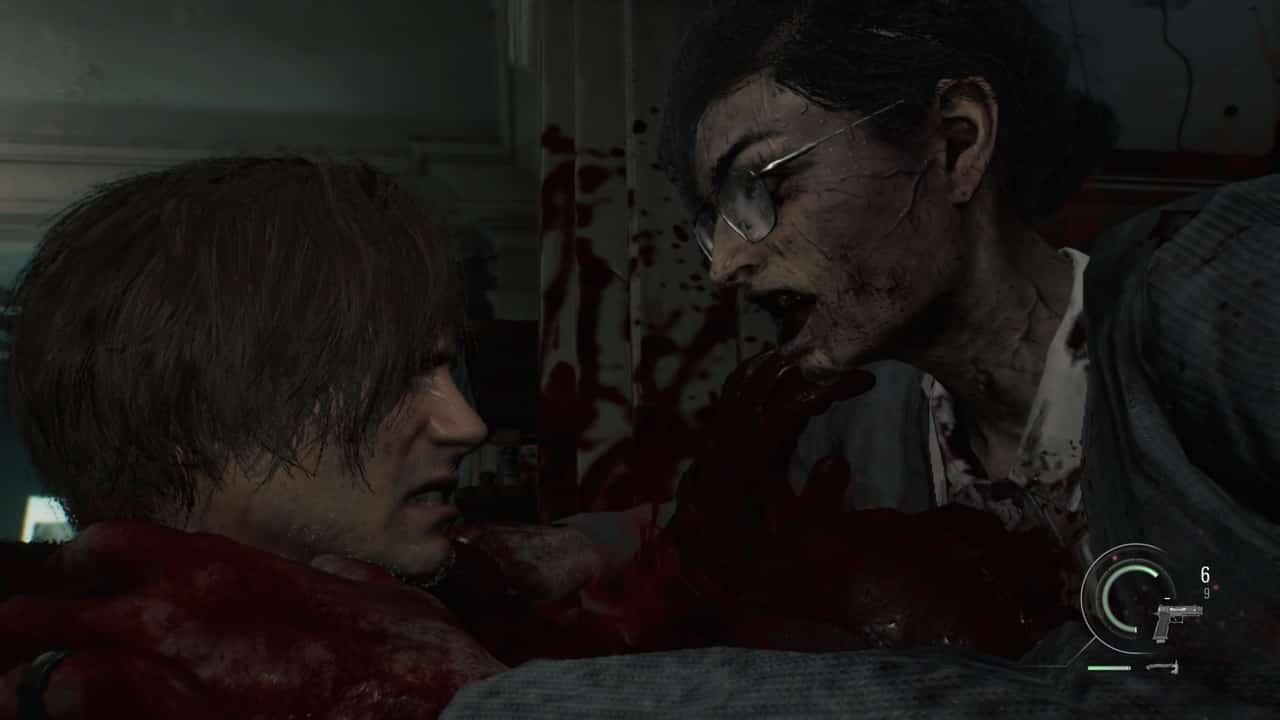
Task: Click the hatchet icon beside the durability bar
Action: point(1162,667)
